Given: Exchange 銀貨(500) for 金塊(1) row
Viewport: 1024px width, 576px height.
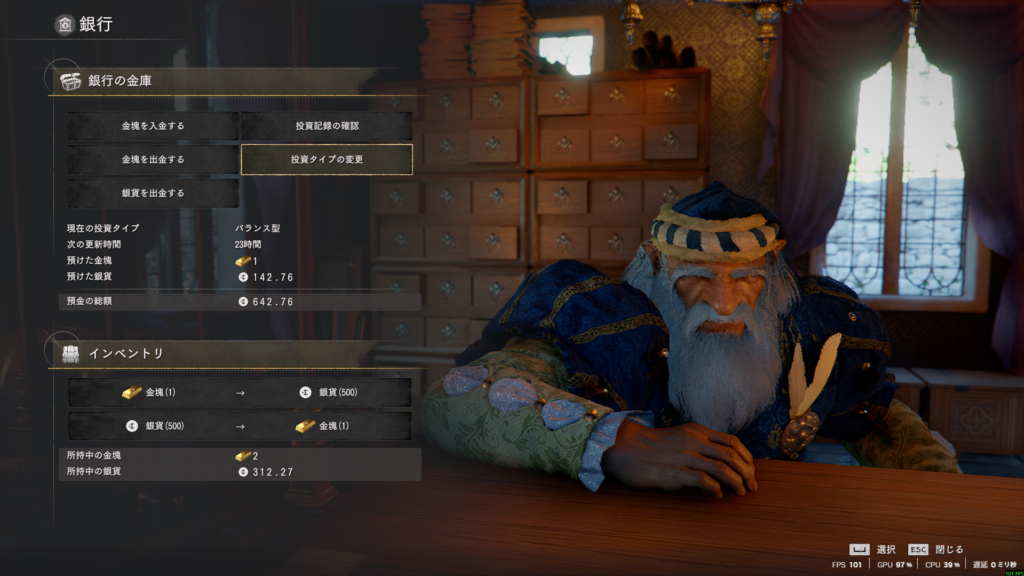Looking at the screenshot, I should pos(240,425).
